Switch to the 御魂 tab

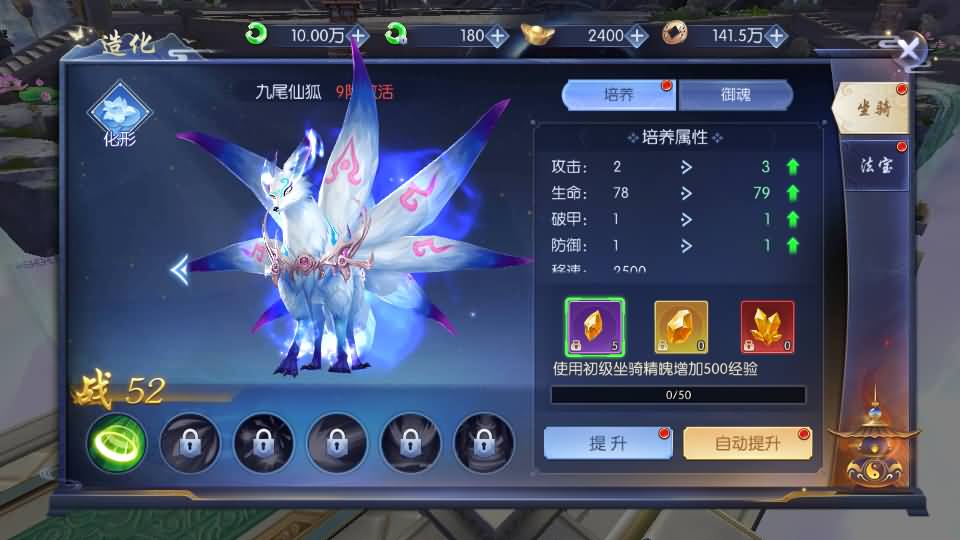[735, 95]
